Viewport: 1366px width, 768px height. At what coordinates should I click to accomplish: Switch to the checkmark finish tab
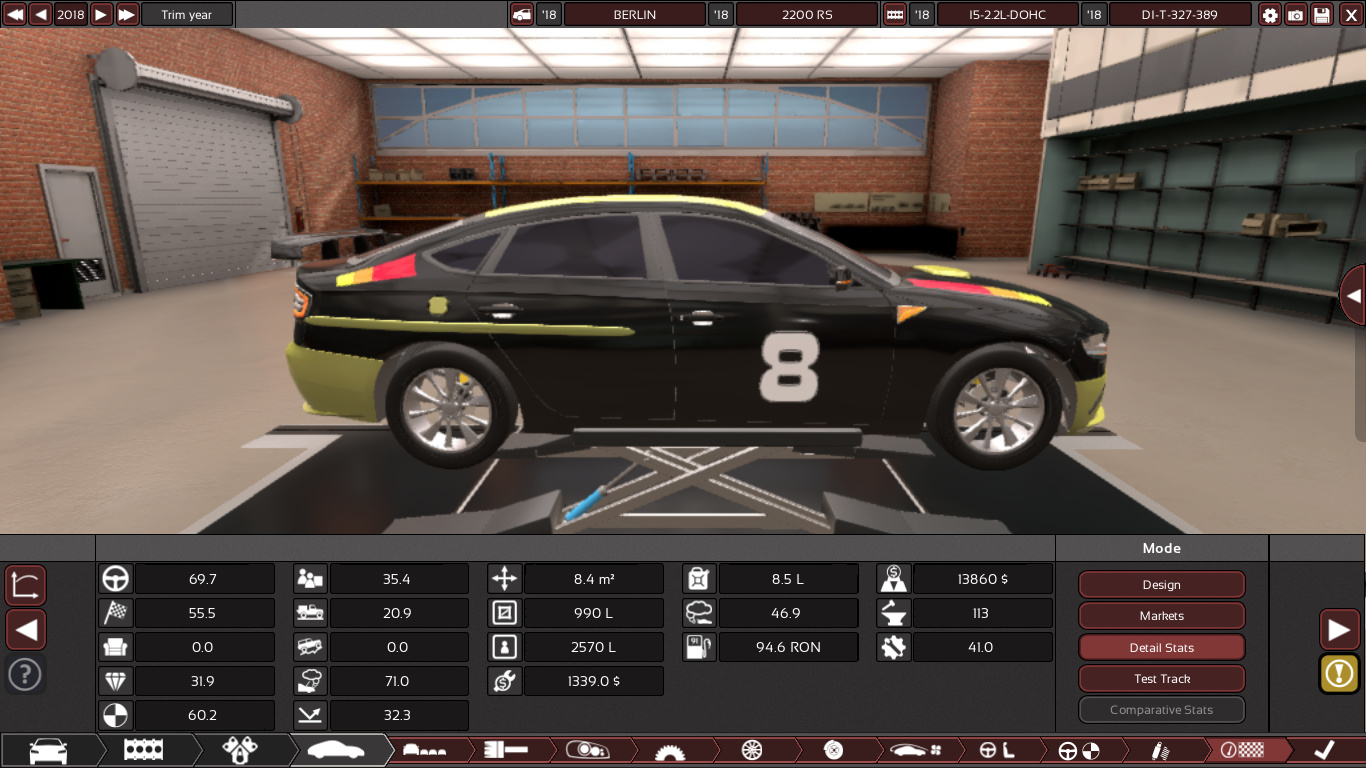click(1324, 750)
